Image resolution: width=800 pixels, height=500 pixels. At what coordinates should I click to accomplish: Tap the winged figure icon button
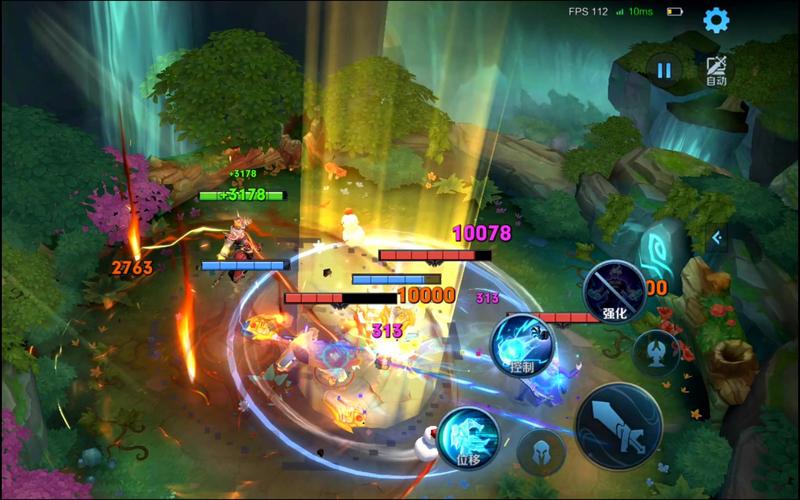coord(657,352)
